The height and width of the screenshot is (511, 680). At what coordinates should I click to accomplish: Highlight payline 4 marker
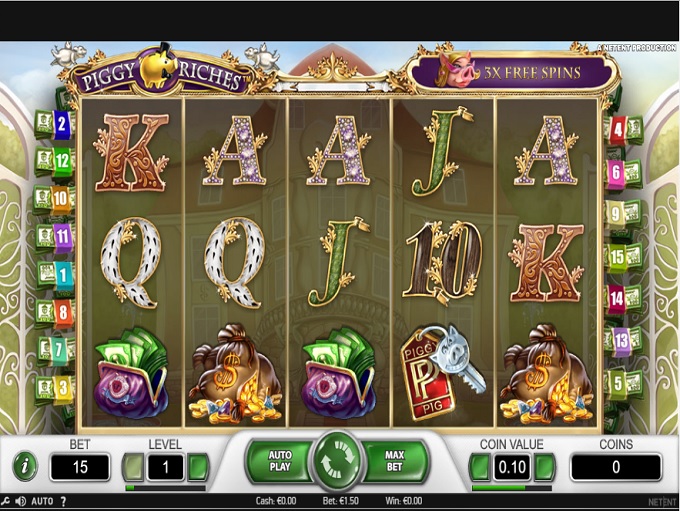(x=618, y=128)
